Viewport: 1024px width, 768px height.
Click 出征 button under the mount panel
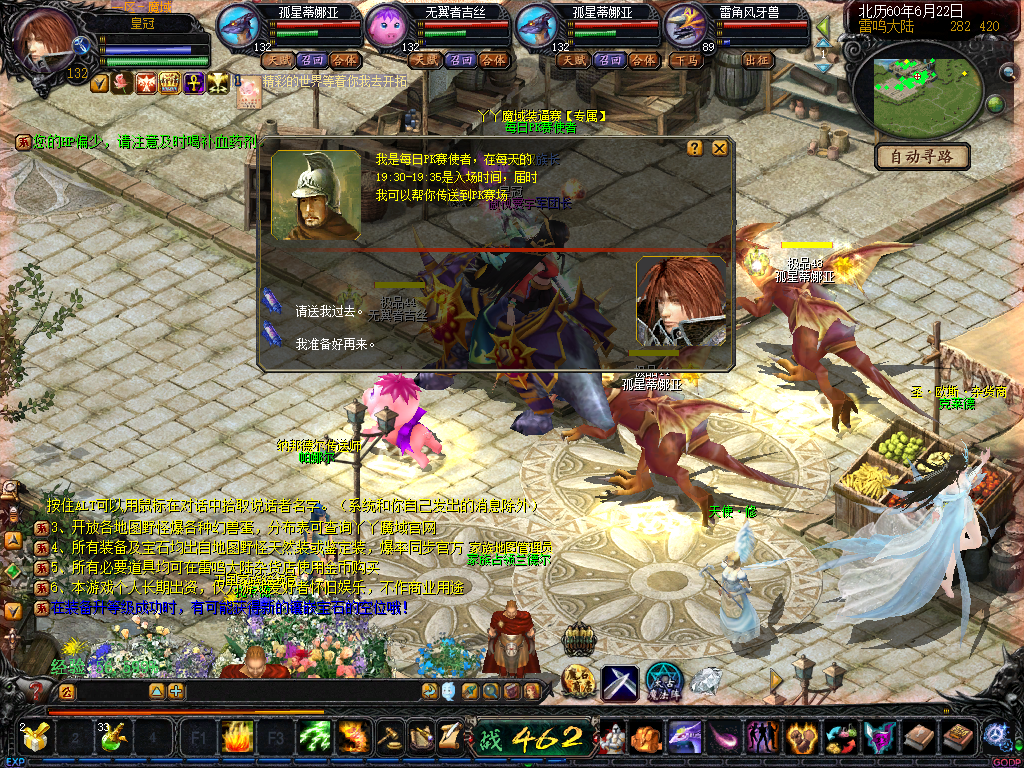(x=760, y=60)
